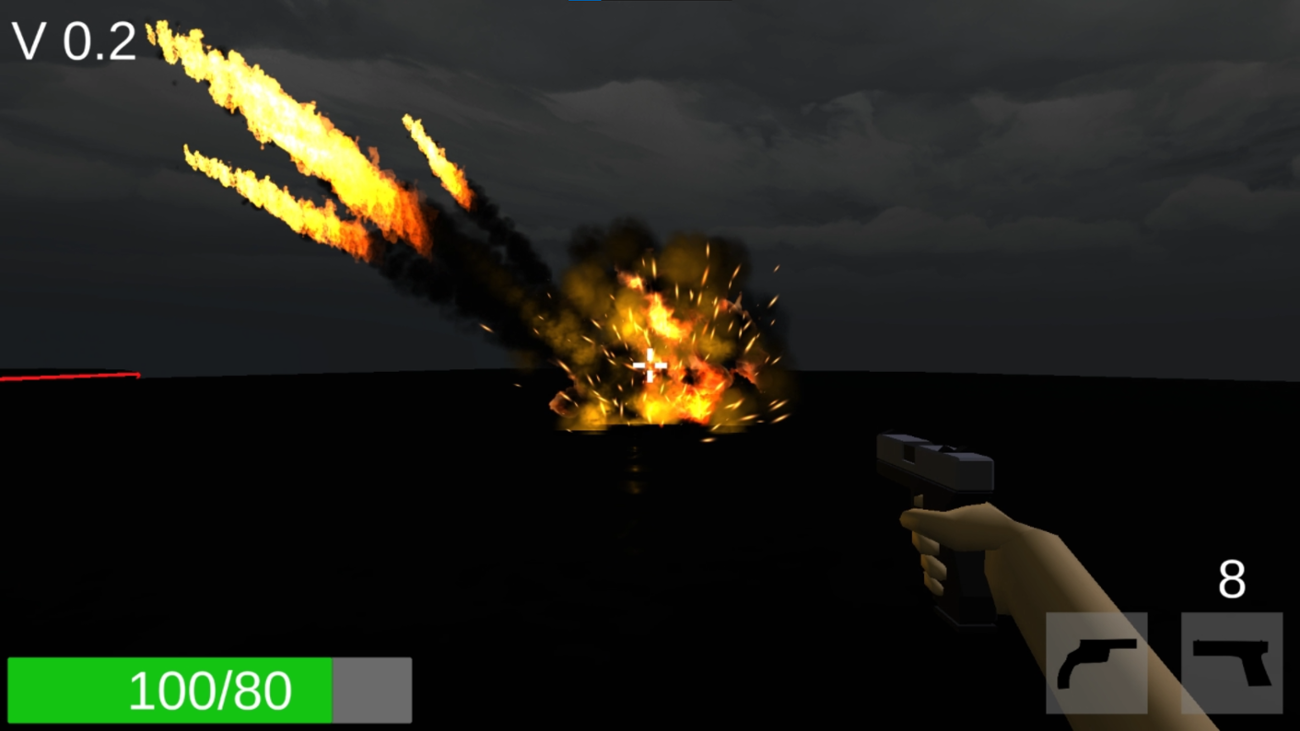Toggle the highlighted revolver slot selection

pyautogui.click(x=1097, y=665)
